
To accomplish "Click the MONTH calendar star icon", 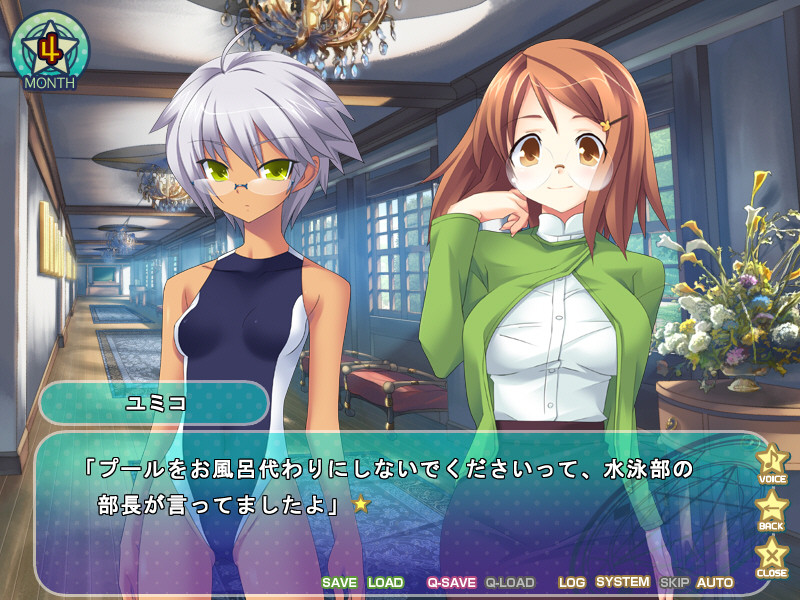I will coord(50,50).
